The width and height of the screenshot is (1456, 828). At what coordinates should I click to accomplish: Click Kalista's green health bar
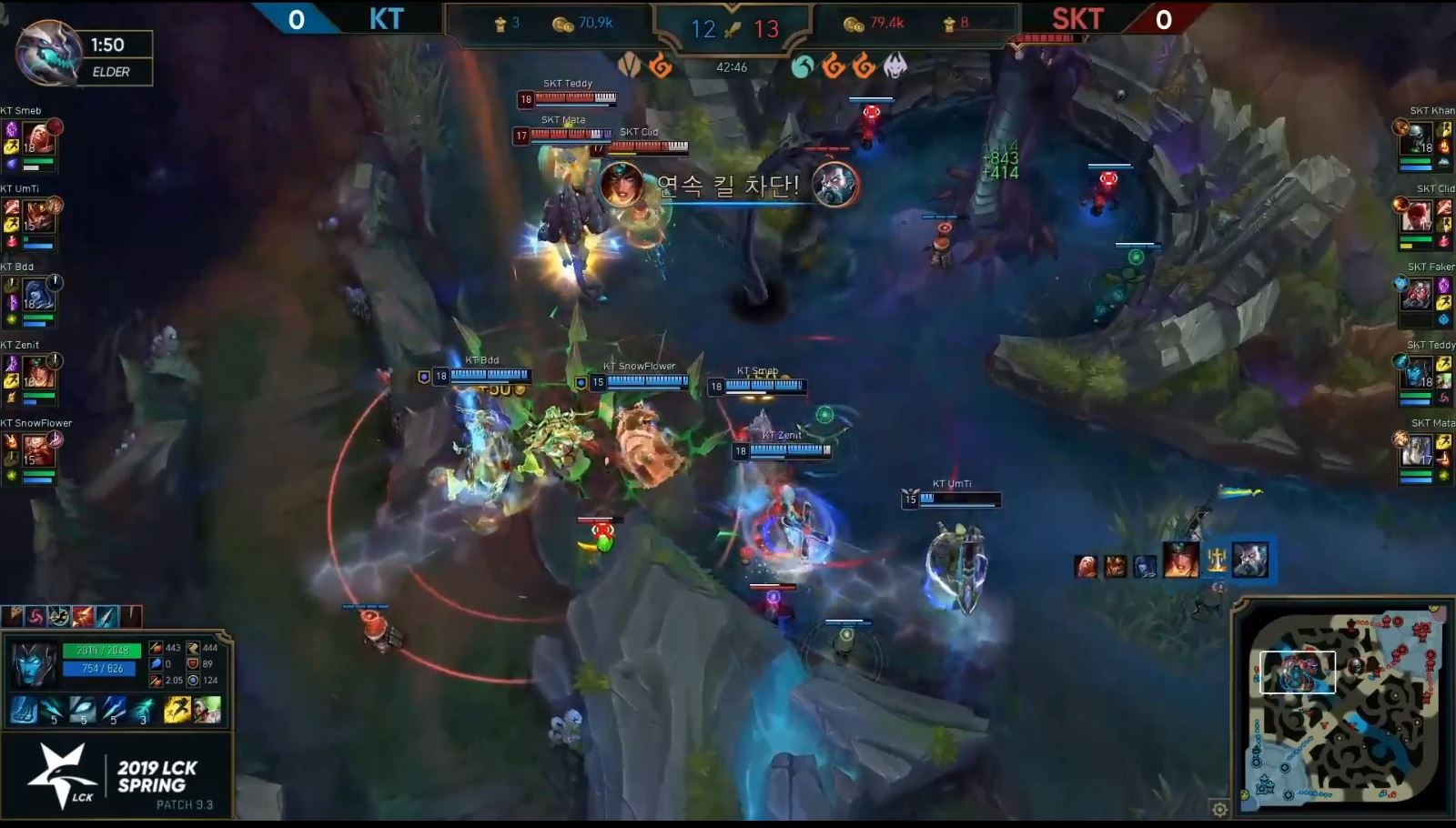coord(102,651)
